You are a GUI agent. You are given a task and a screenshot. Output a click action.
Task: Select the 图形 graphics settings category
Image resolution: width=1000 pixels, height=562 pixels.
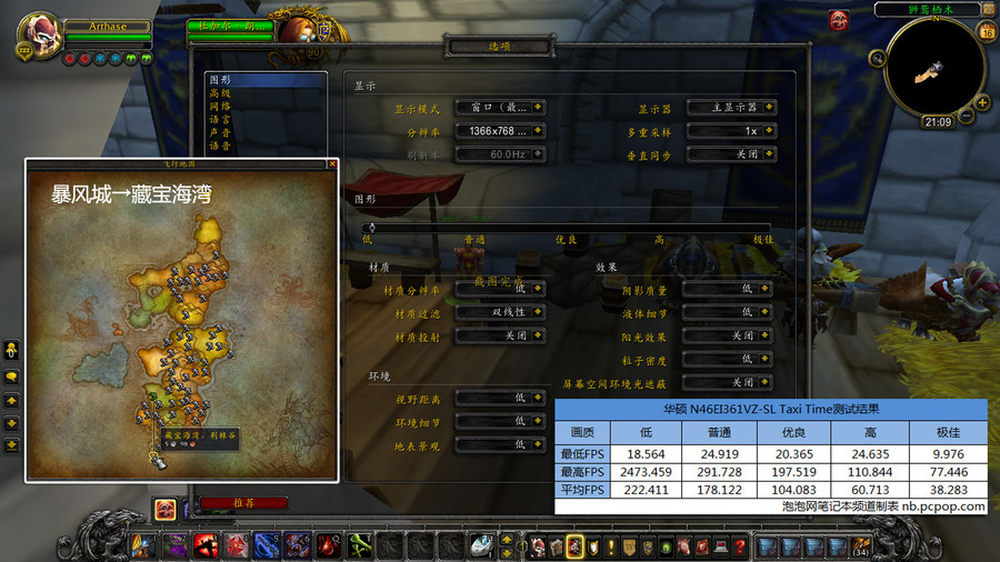tap(219, 80)
